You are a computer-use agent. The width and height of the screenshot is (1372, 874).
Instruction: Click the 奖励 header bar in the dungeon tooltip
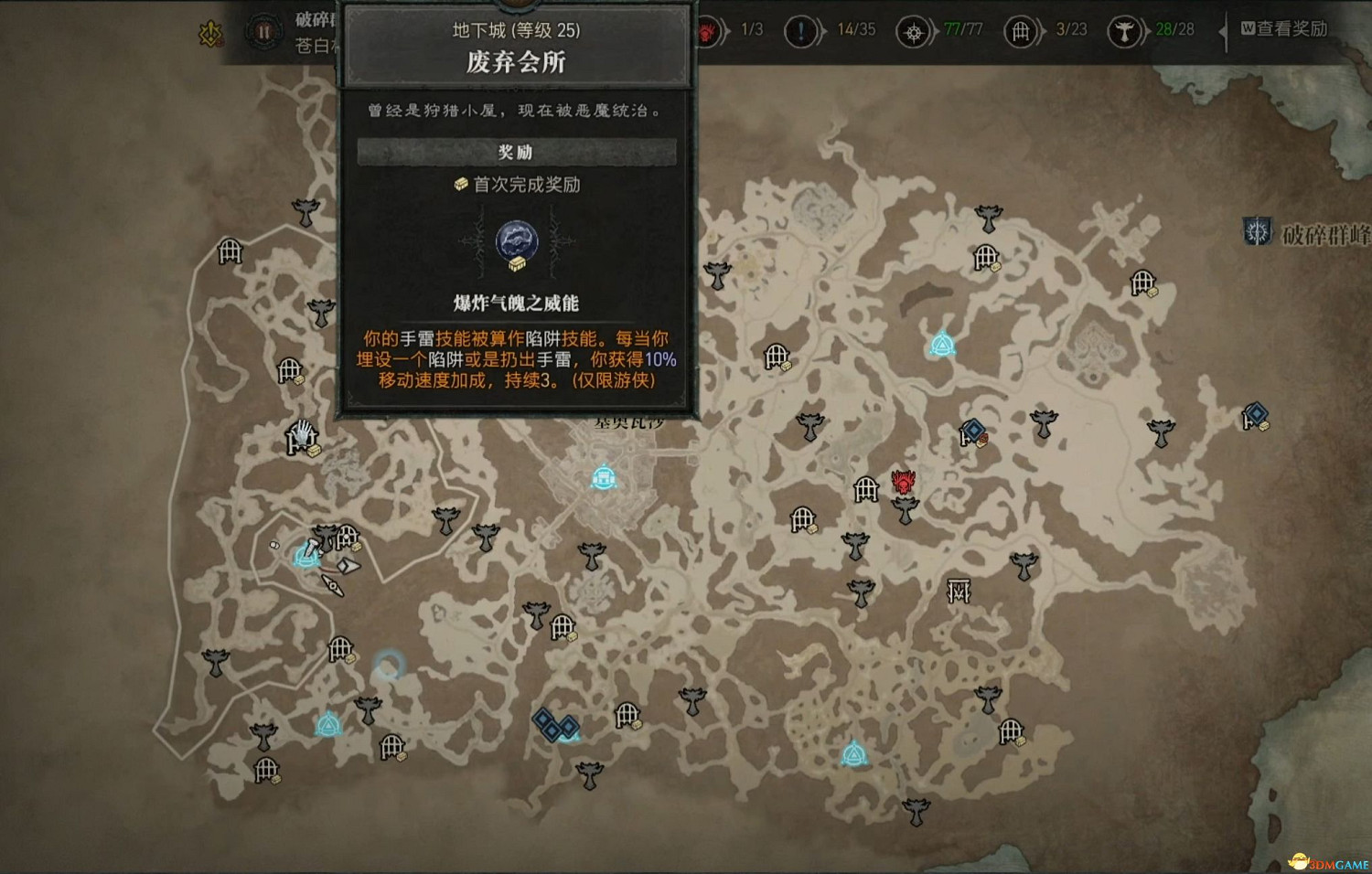point(517,149)
